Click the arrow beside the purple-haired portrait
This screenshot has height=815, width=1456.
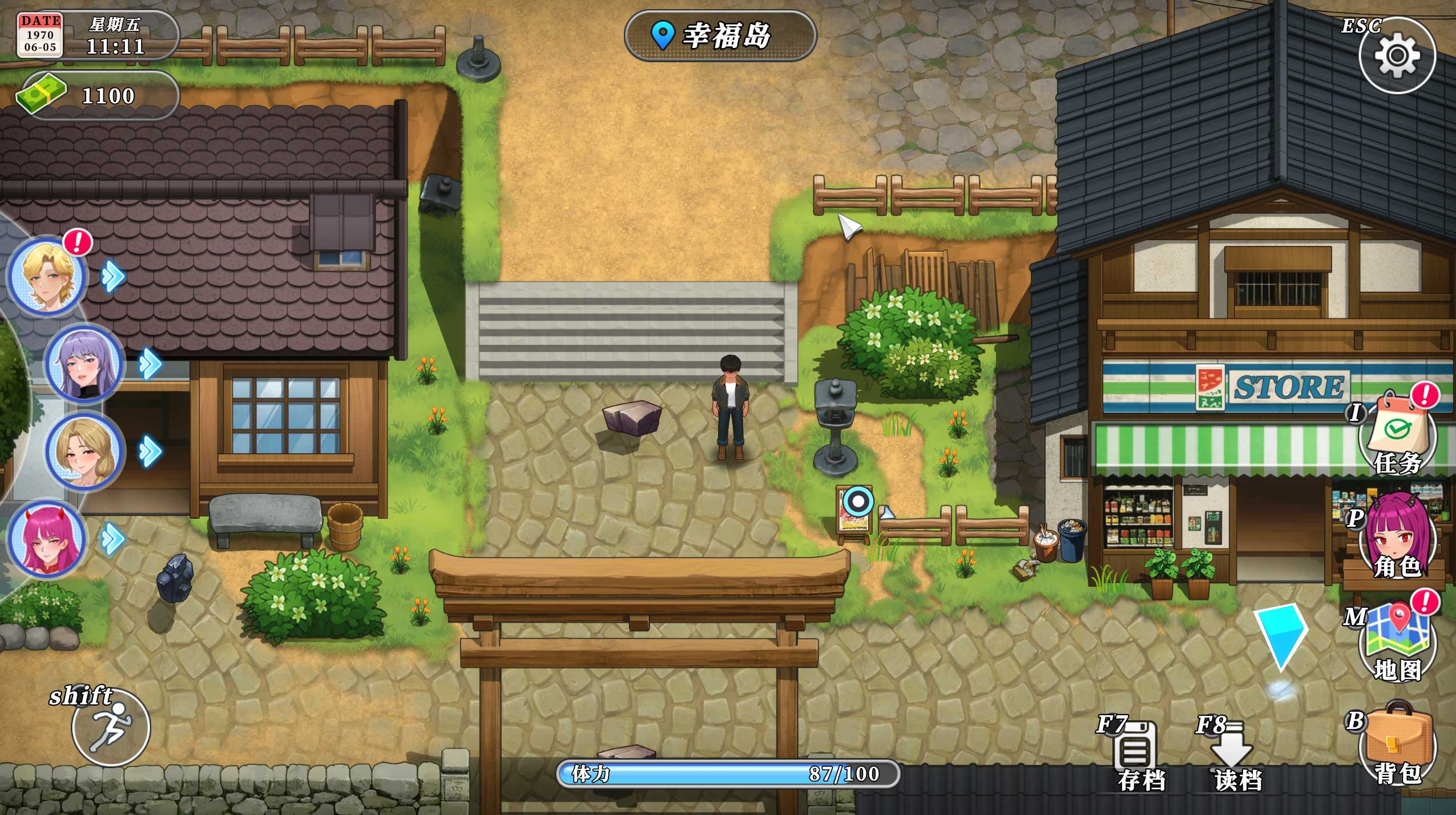(x=151, y=364)
